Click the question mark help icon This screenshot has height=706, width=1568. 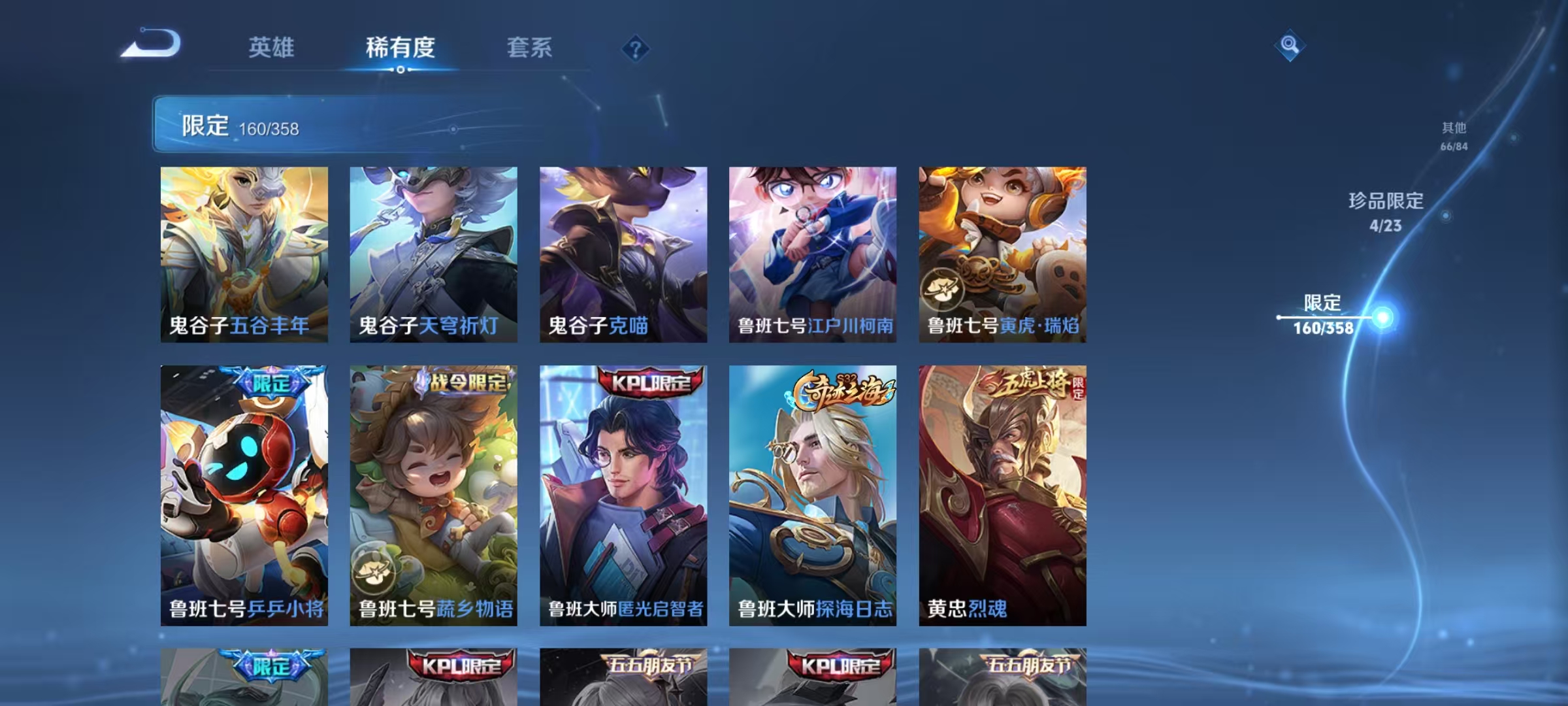636,49
